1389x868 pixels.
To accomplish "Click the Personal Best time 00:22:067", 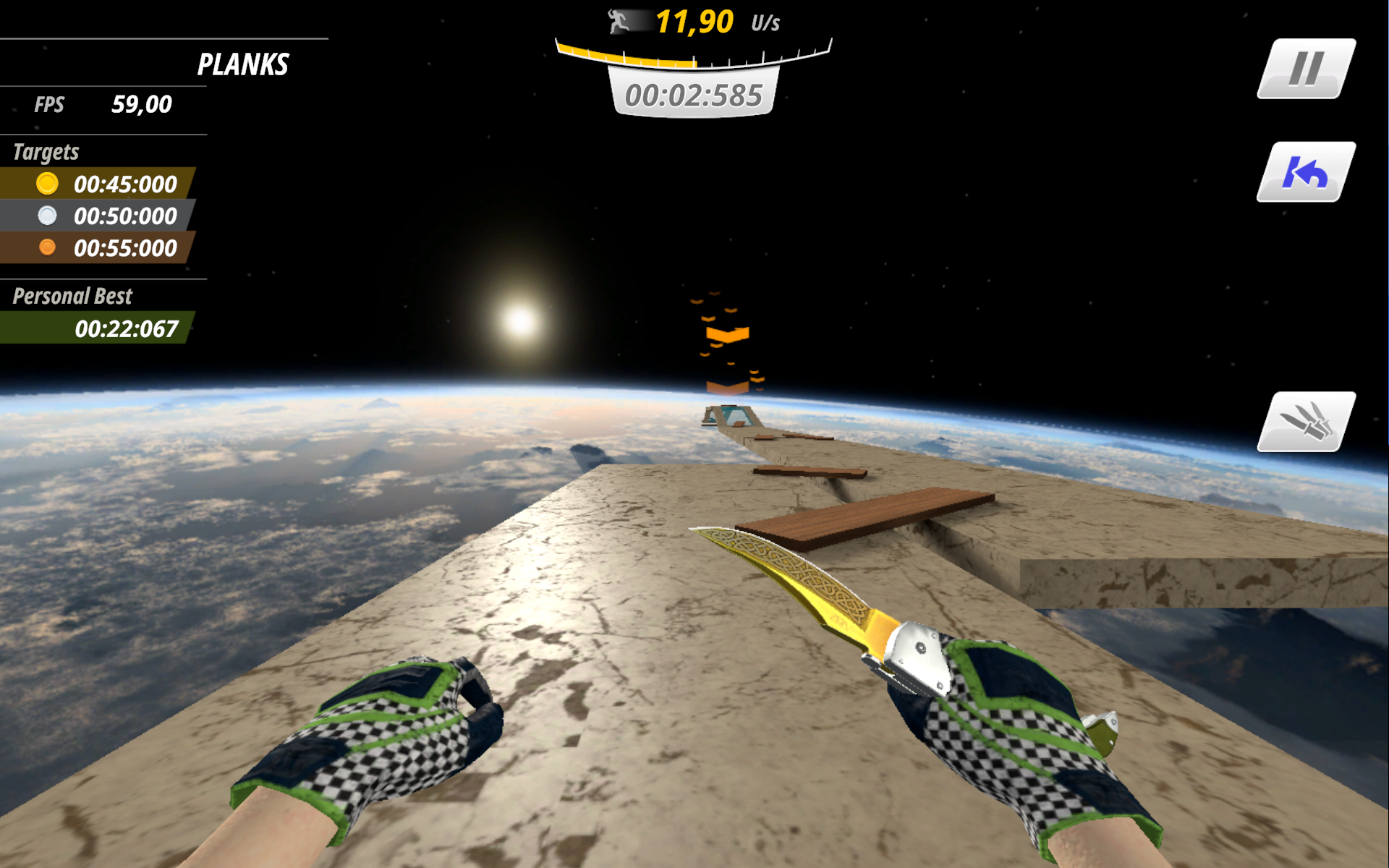I will pos(127,329).
